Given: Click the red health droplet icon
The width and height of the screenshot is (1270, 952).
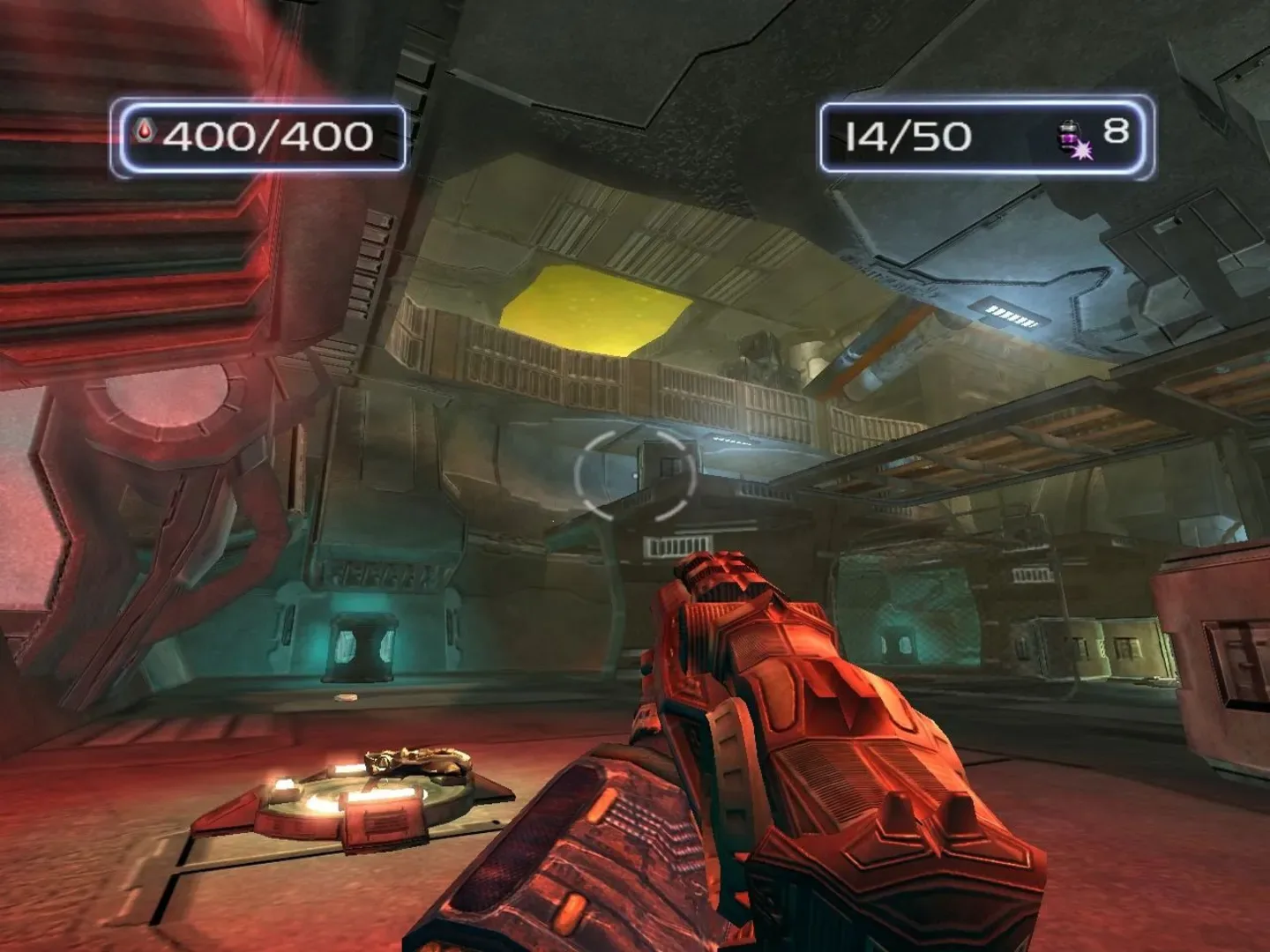Looking at the screenshot, I should tap(146, 132).
